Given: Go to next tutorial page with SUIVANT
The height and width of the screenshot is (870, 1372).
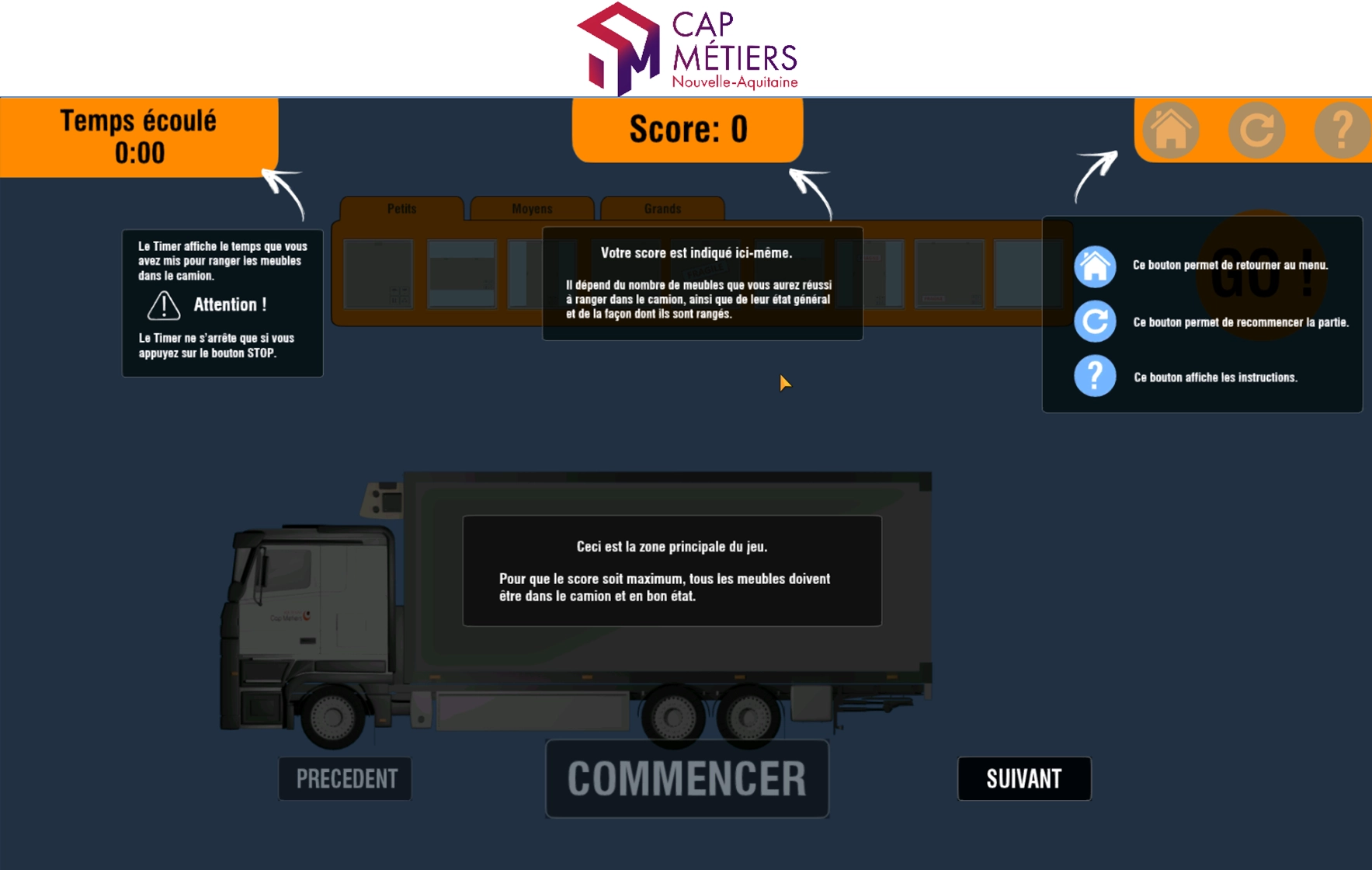Looking at the screenshot, I should tap(1023, 778).
